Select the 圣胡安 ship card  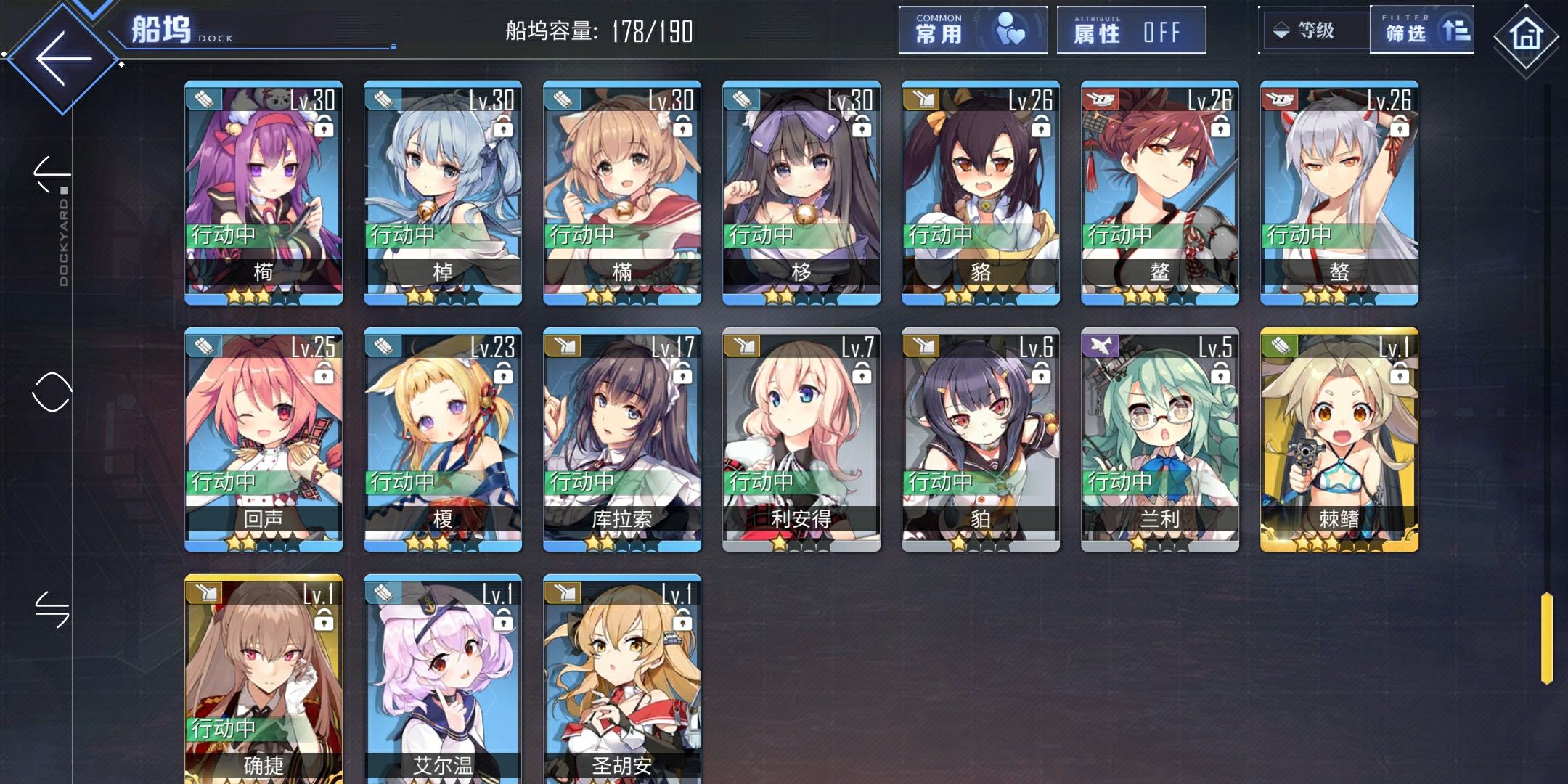coord(622,679)
